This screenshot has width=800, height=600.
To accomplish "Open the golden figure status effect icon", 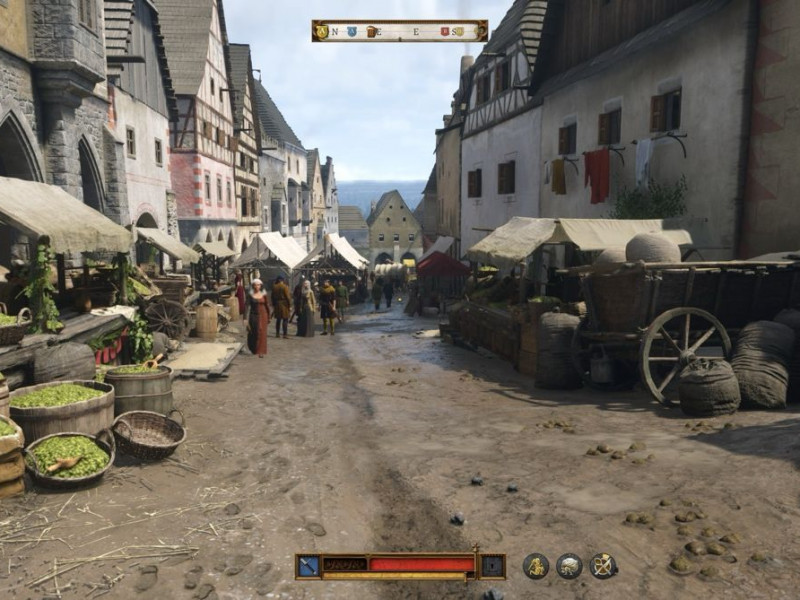I will tap(536, 566).
